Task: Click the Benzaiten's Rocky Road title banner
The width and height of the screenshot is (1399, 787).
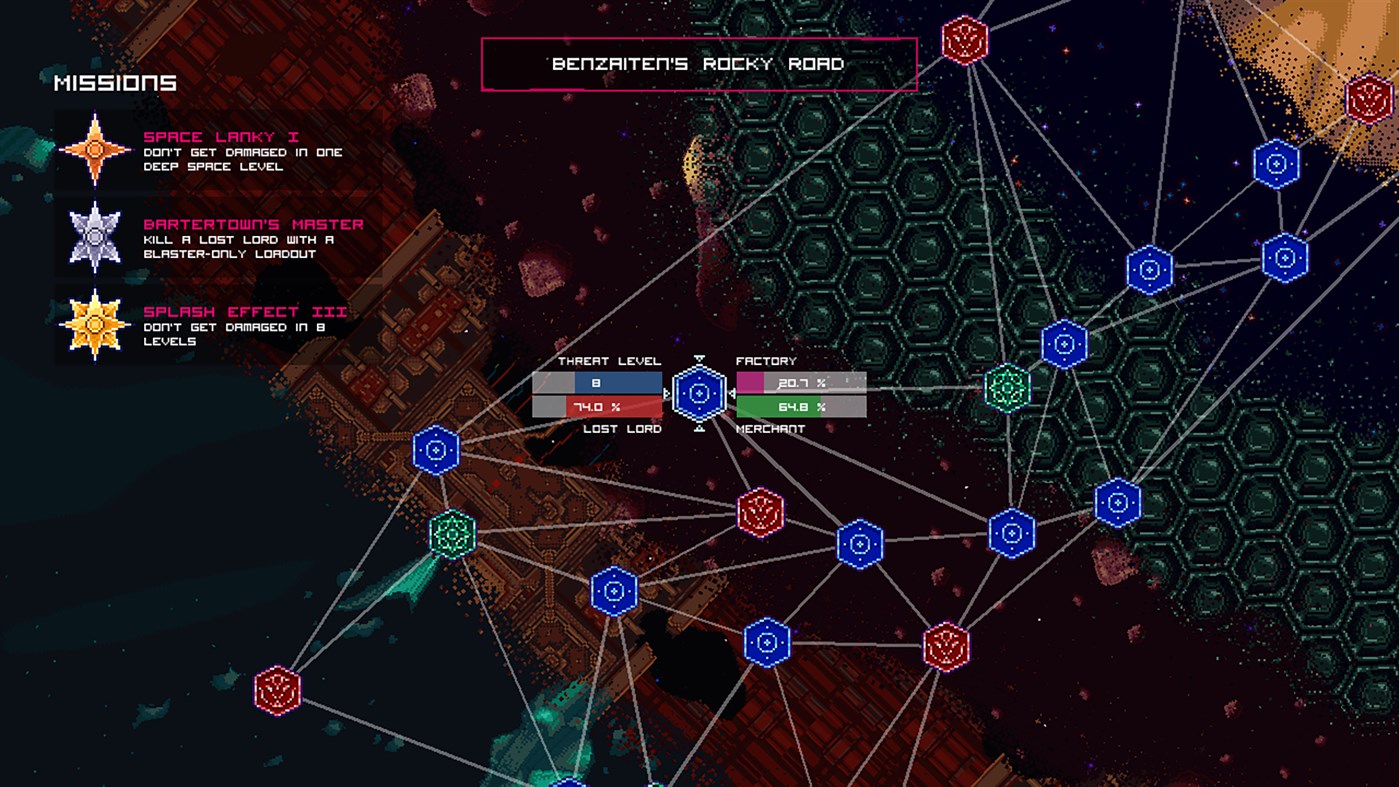Action: 698,63
